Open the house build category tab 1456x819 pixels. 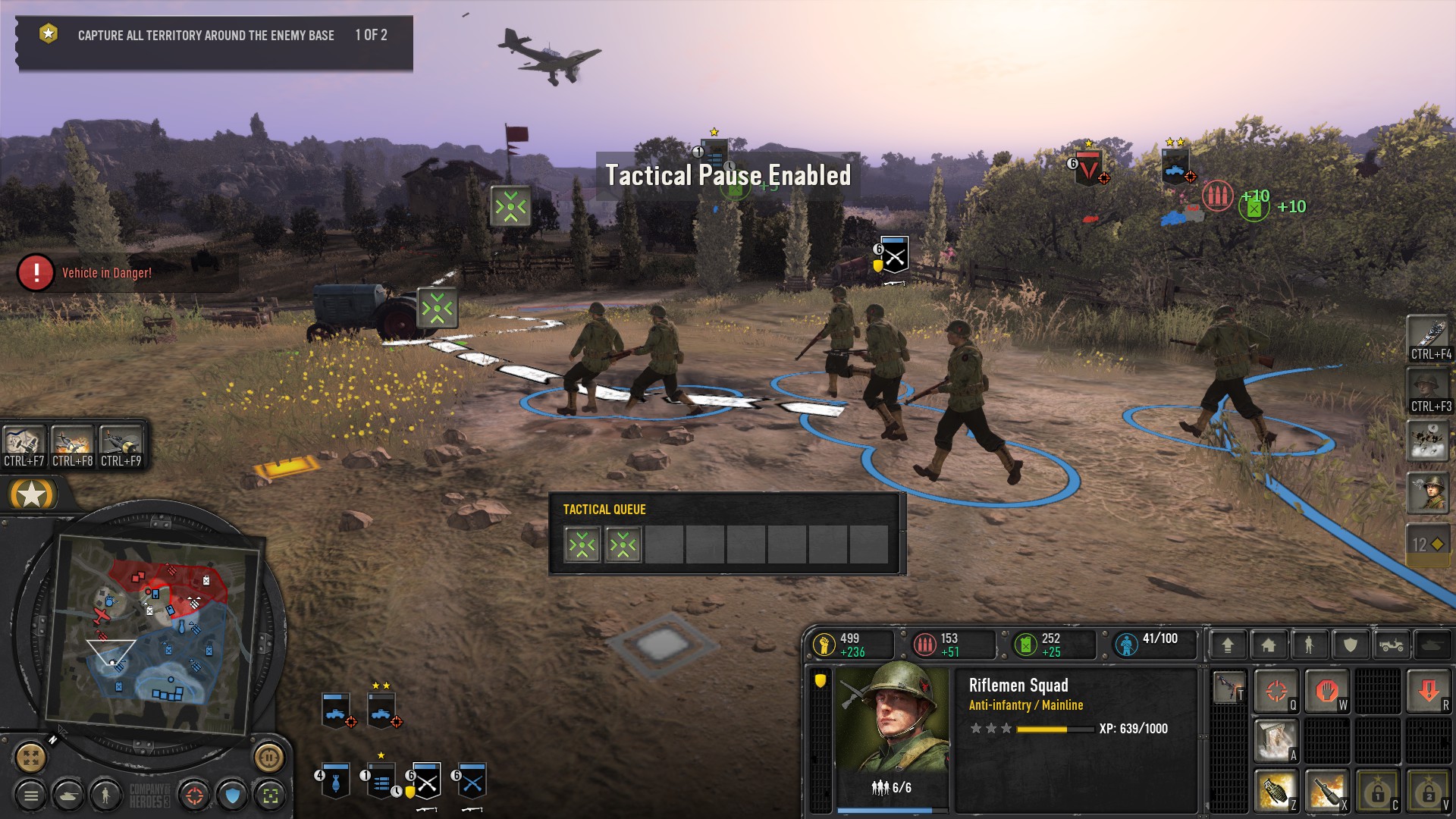tap(1268, 645)
